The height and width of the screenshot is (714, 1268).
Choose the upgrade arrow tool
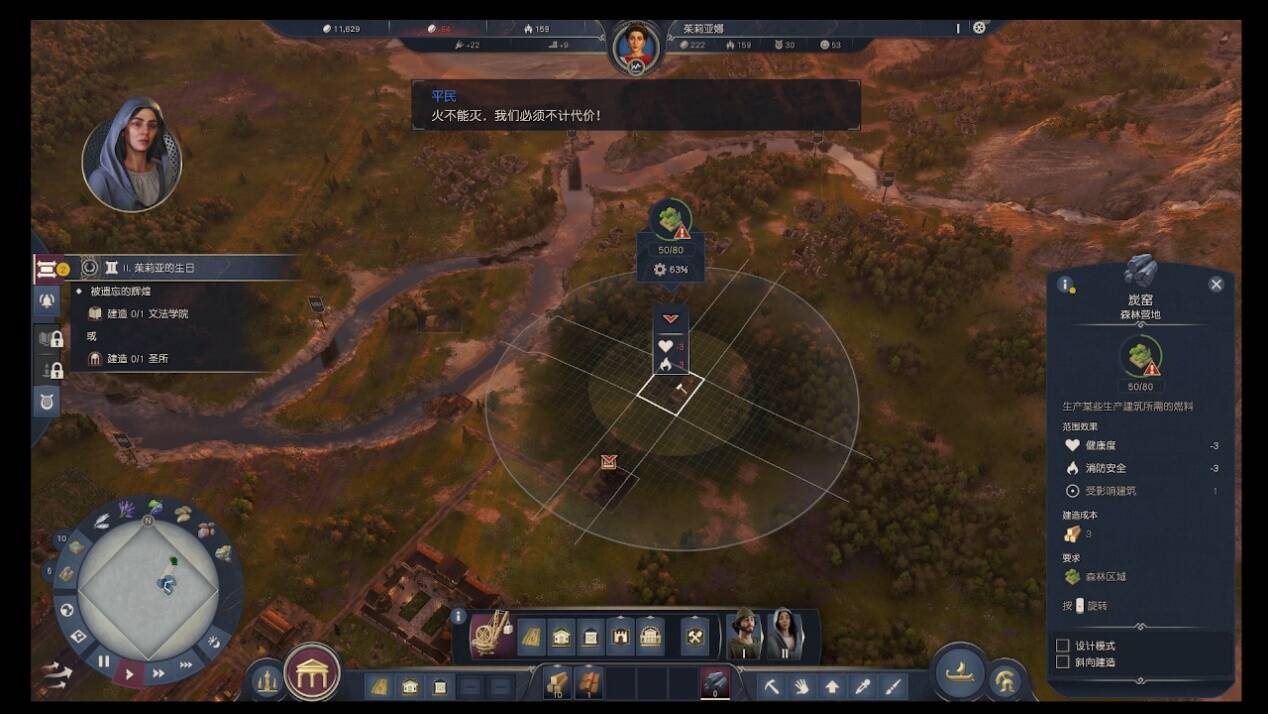[x=832, y=687]
